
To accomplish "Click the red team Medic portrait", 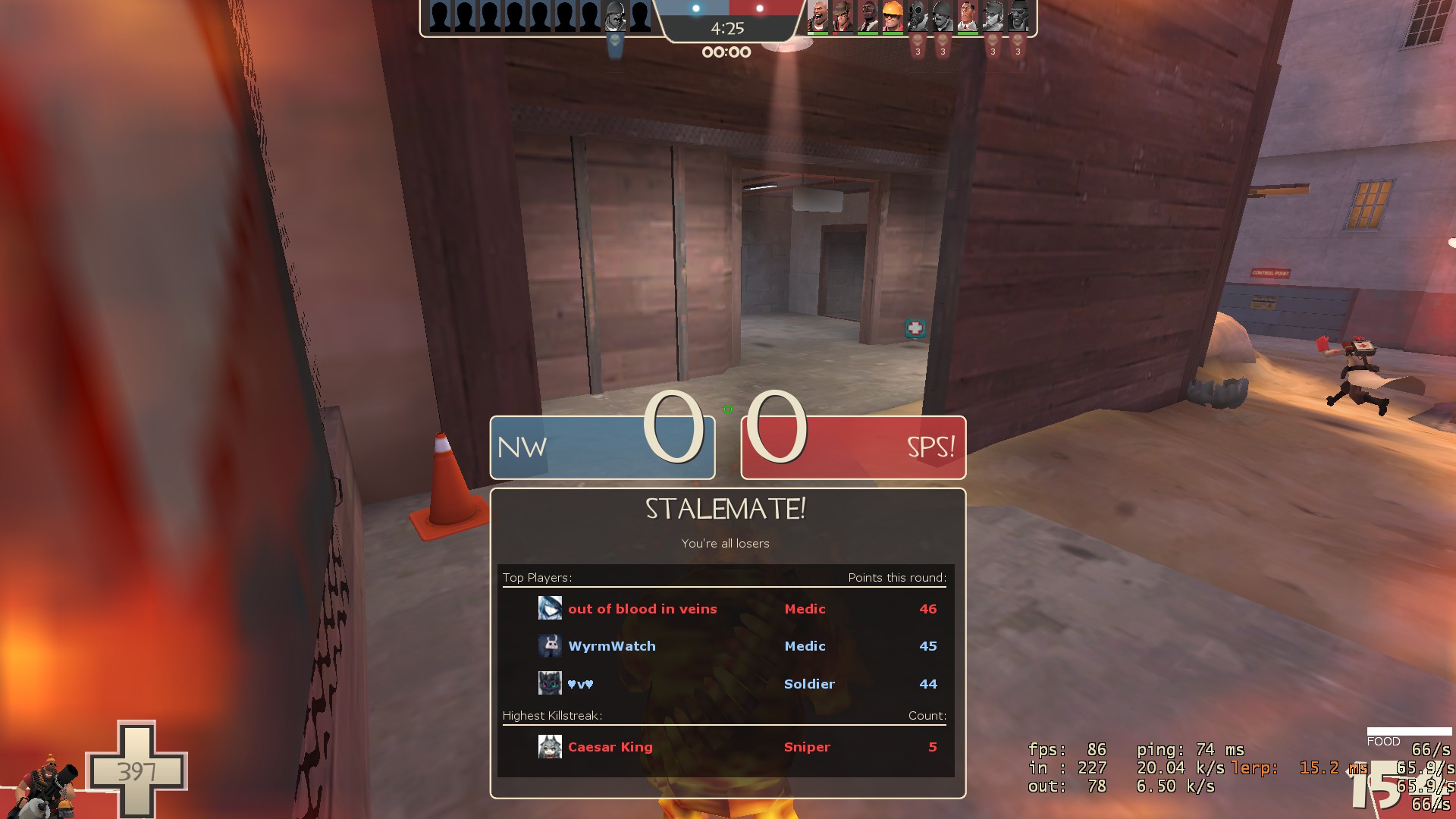I will pyautogui.click(x=968, y=16).
